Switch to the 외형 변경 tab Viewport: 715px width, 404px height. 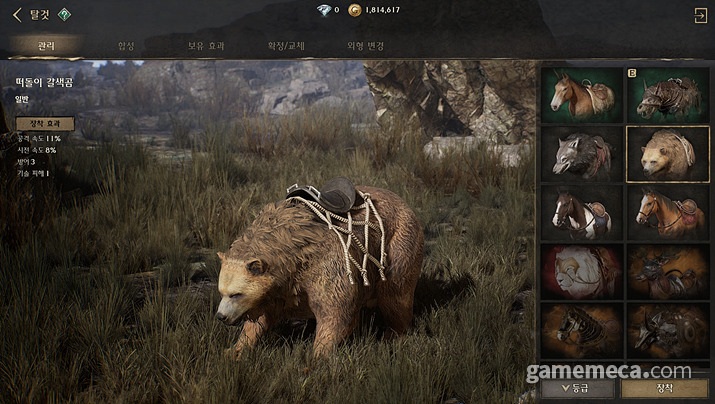pos(366,46)
